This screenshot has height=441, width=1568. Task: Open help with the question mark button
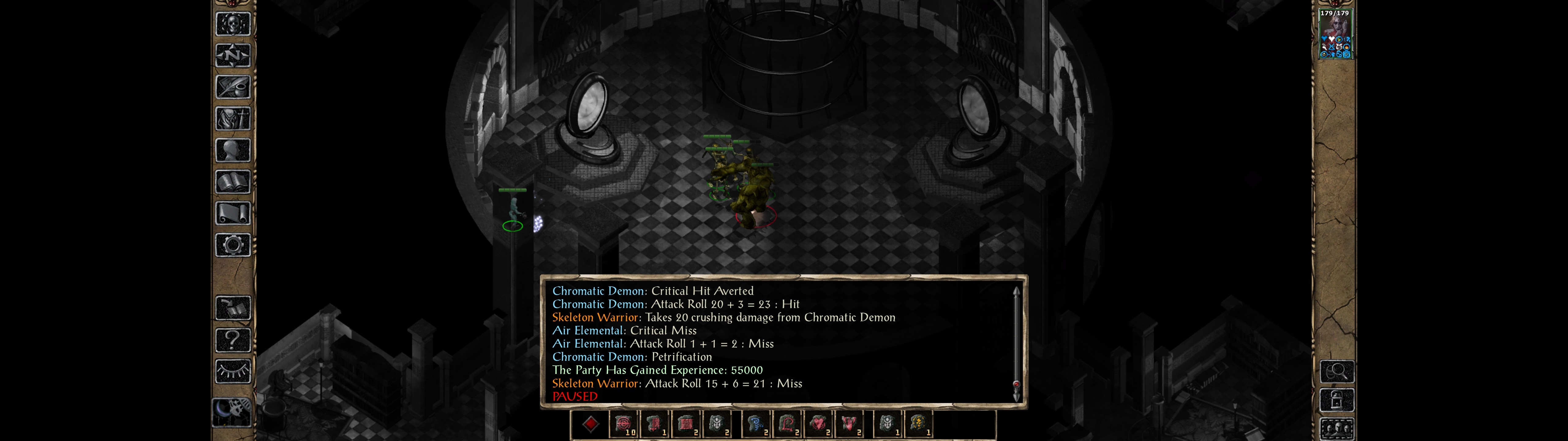pos(232,340)
